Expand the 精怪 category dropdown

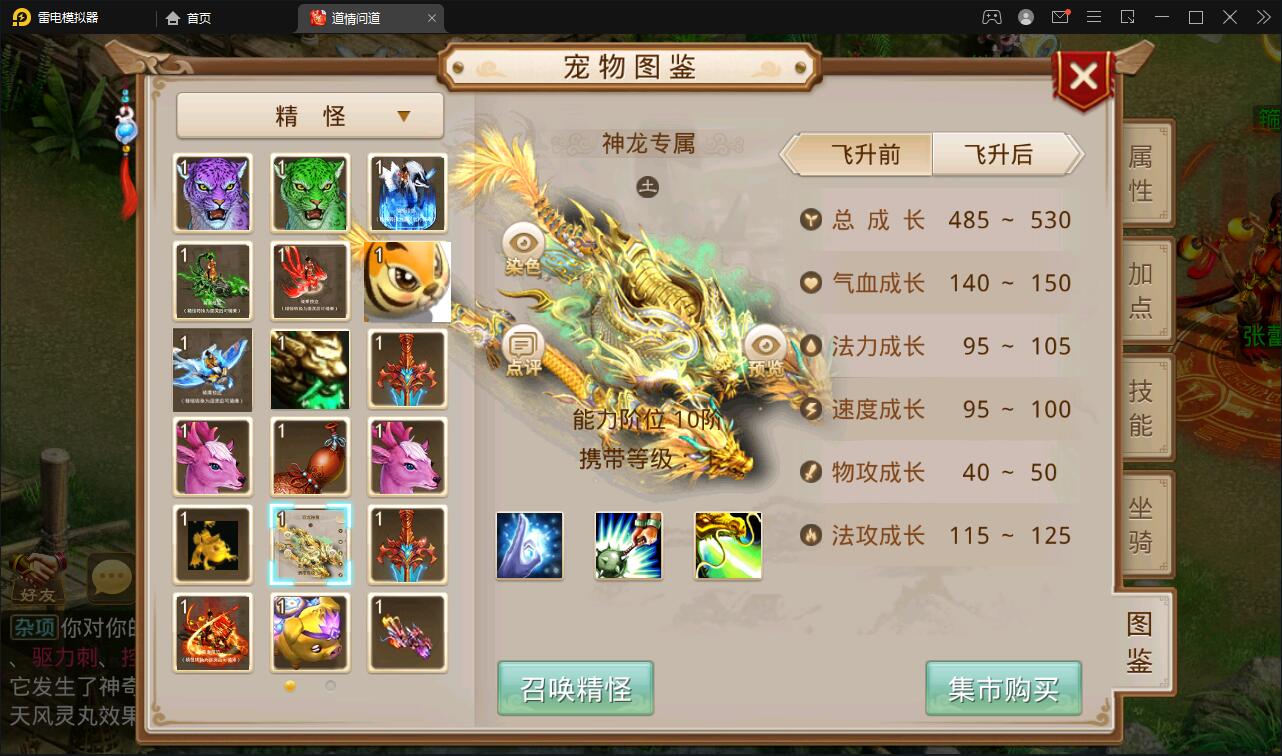pyautogui.click(x=310, y=116)
